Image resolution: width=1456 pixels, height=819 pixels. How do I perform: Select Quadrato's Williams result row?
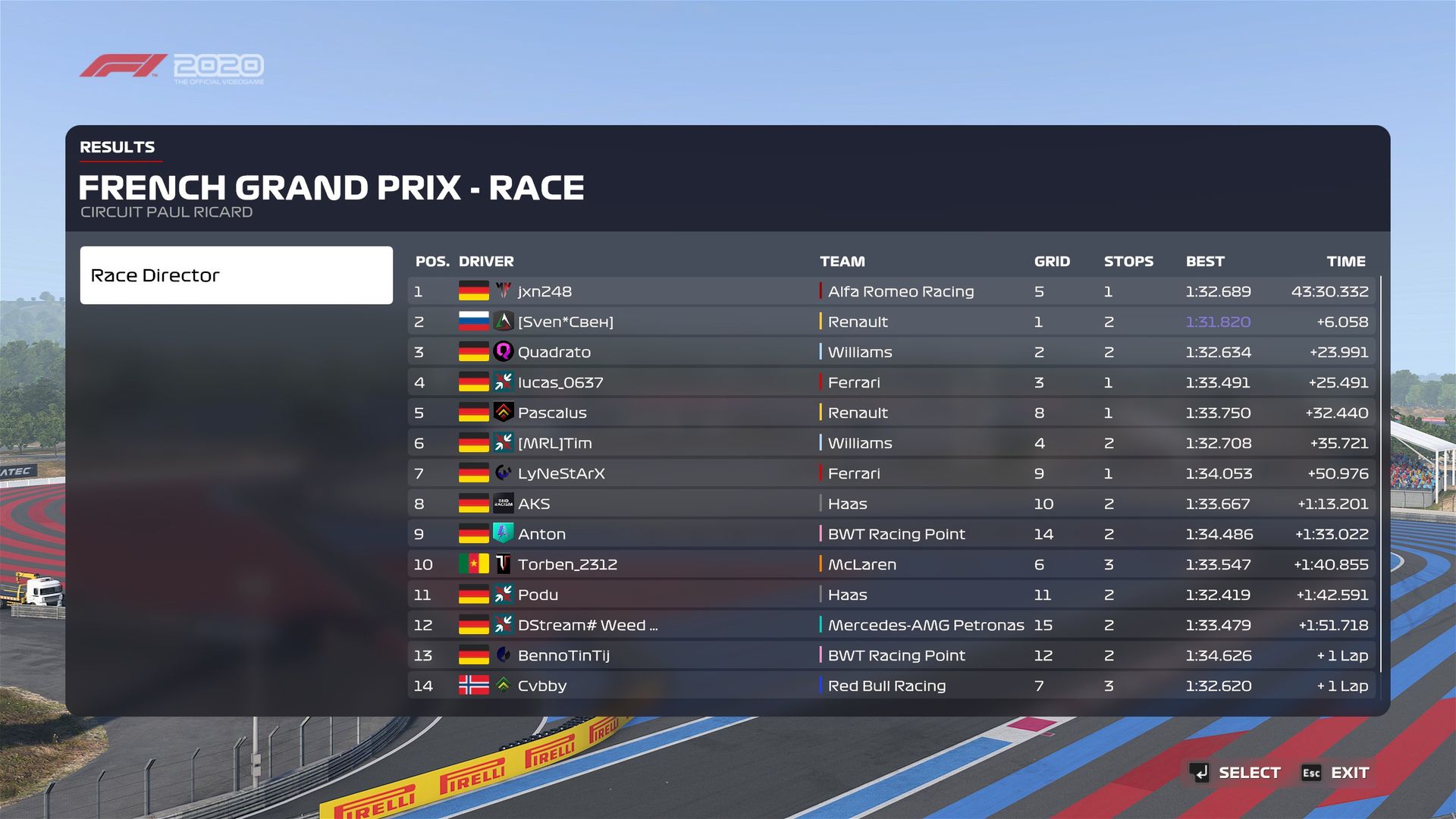[x=891, y=352]
